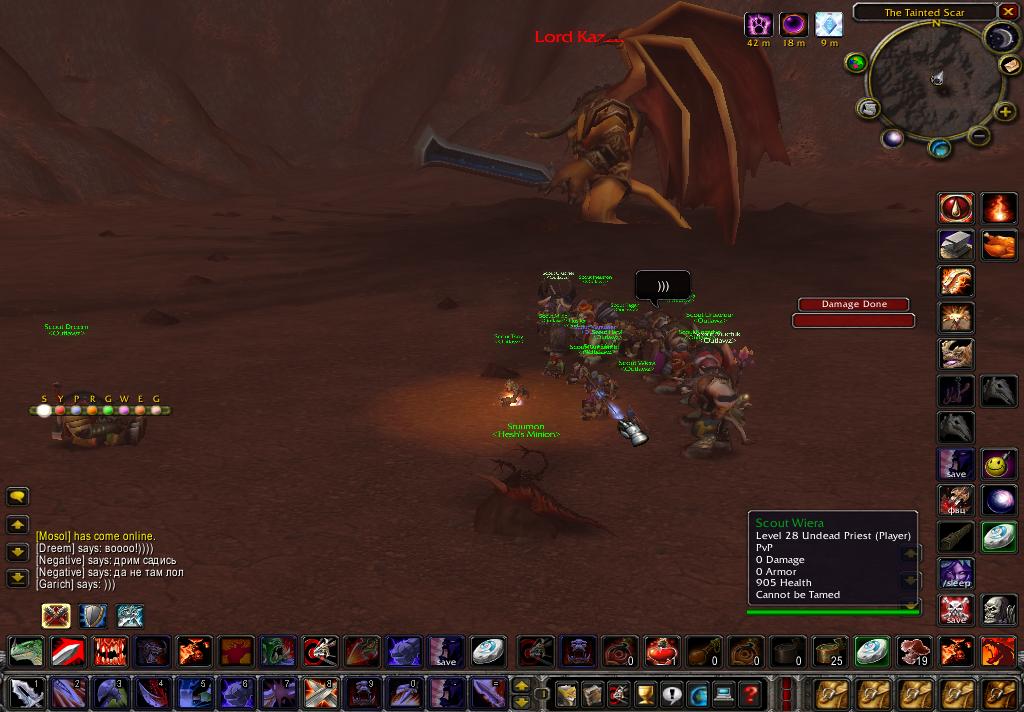
Task: Select the defensive stance shield icon
Action: click(x=93, y=615)
